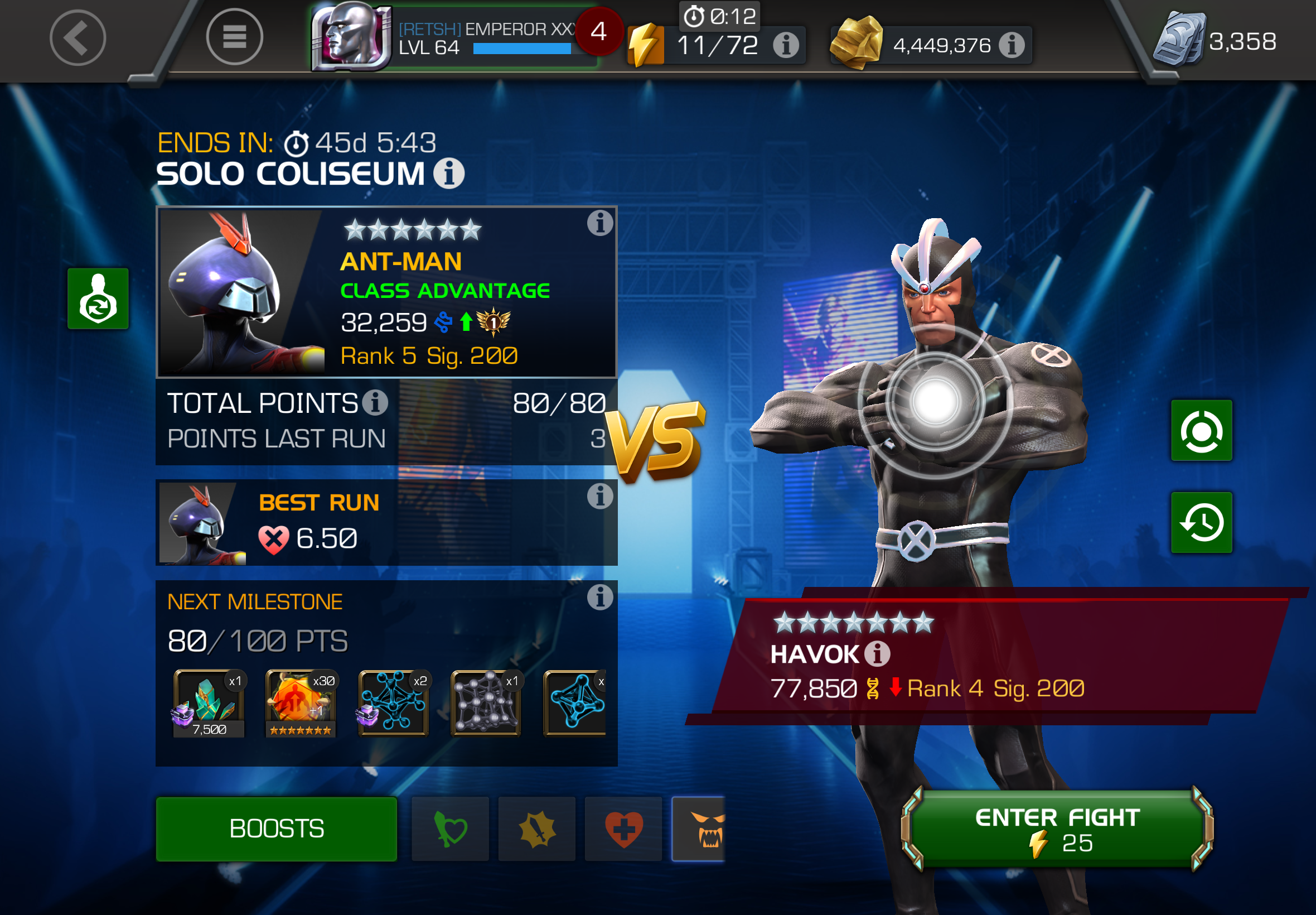Select the sword attack boost slot
The width and height of the screenshot is (1316, 915).
537,829
